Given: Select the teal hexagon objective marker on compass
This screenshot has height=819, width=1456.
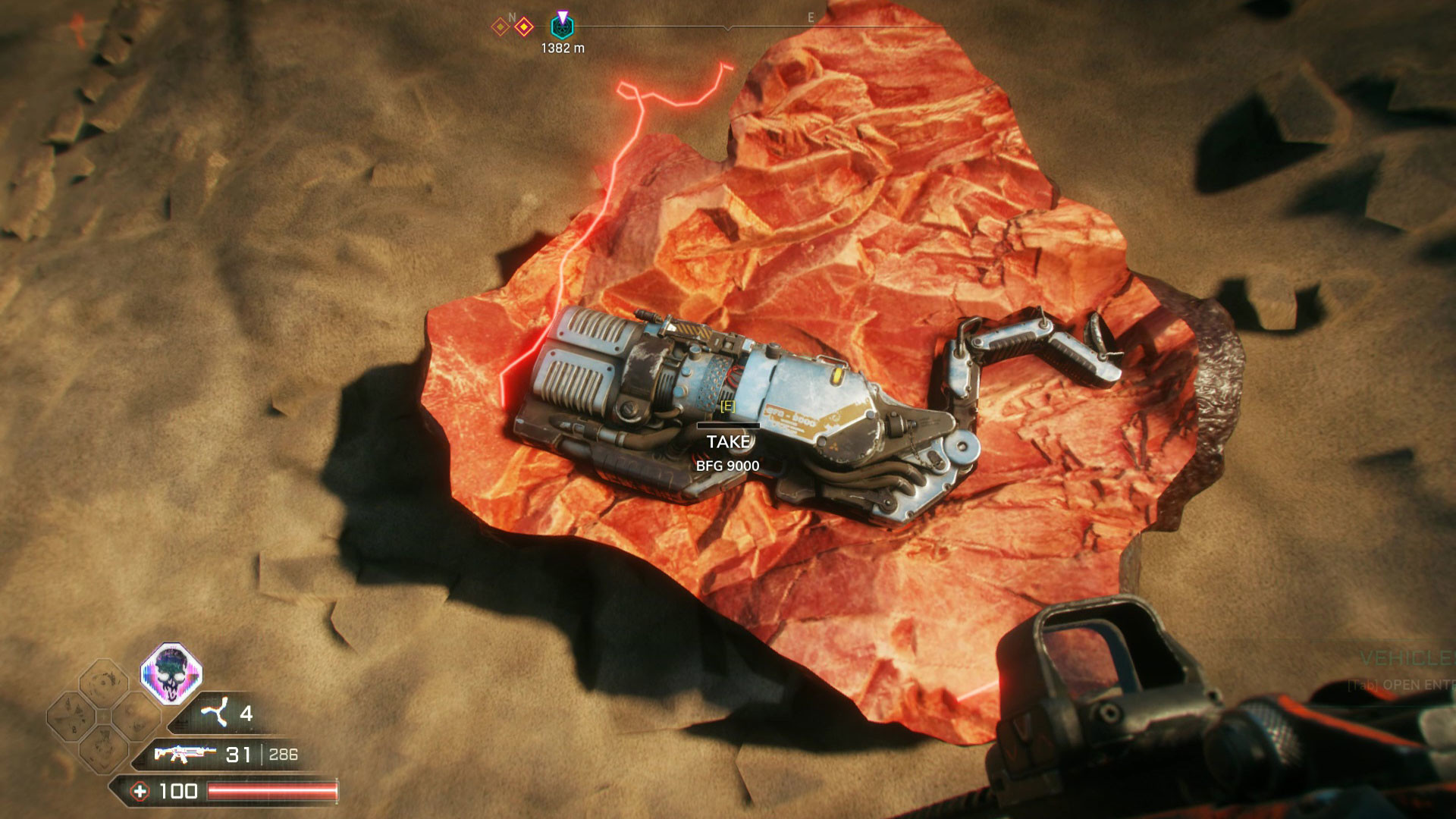Looking at the screenshot, I should [562, 27].
